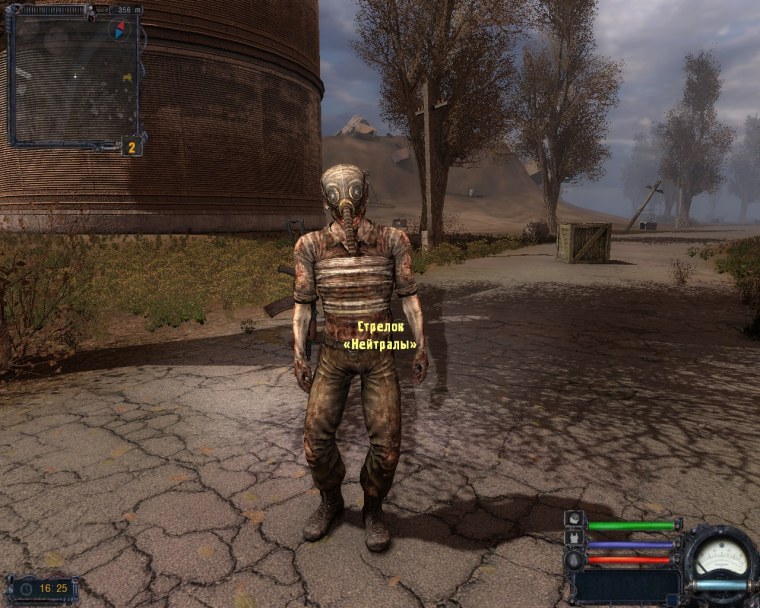Click the red-blue compass on the minimap
This screenshot has width=760, height=608.
tap(120, 29)
